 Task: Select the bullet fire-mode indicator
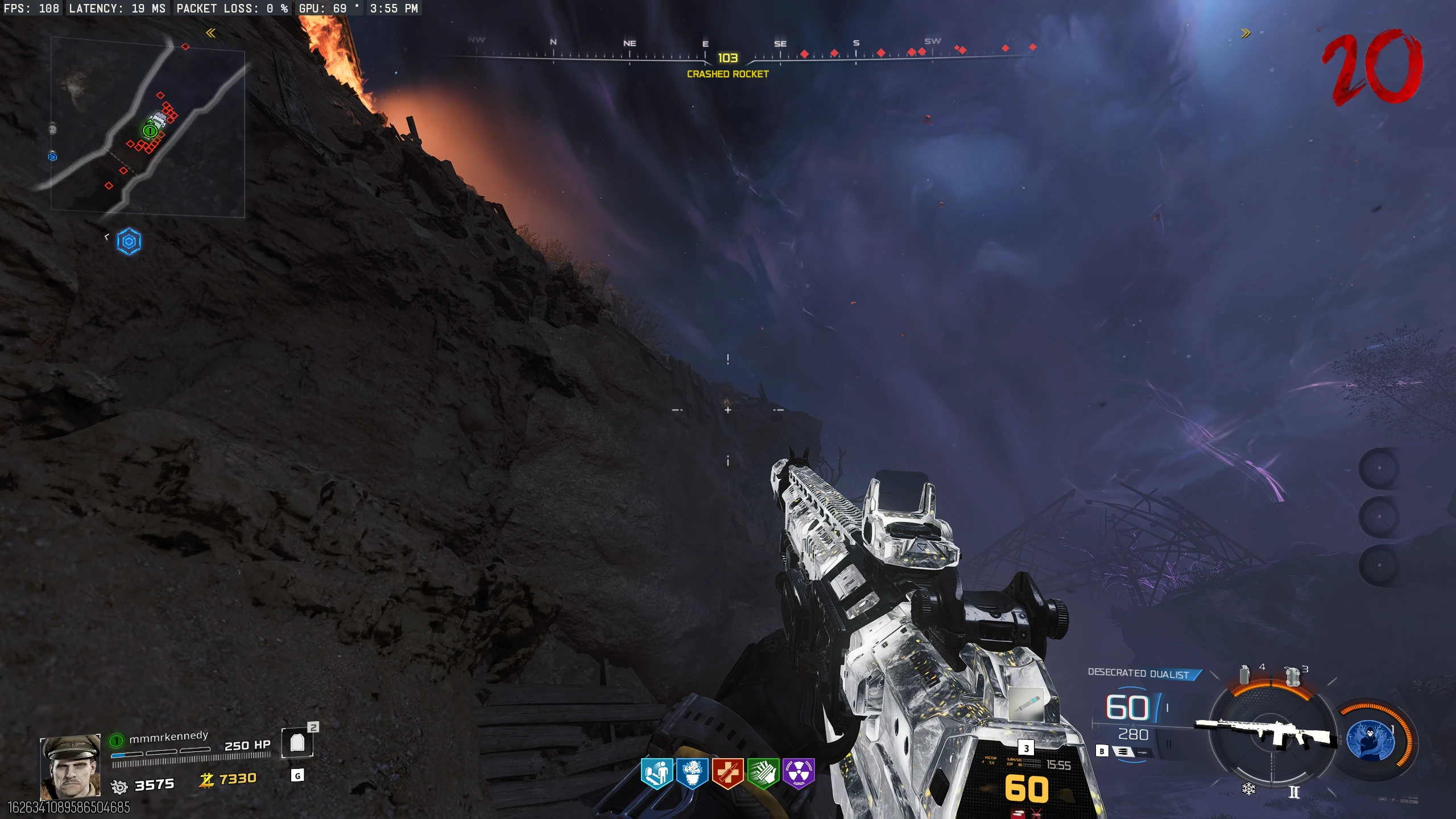point(1123,751)
